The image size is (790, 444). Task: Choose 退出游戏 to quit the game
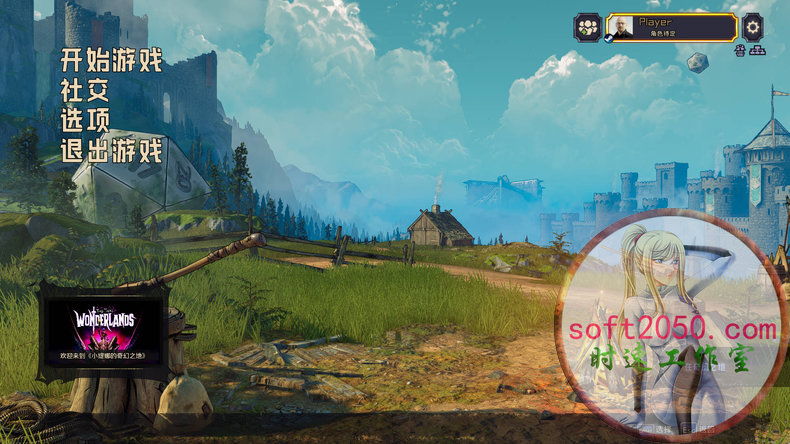[x=111, y=151]
